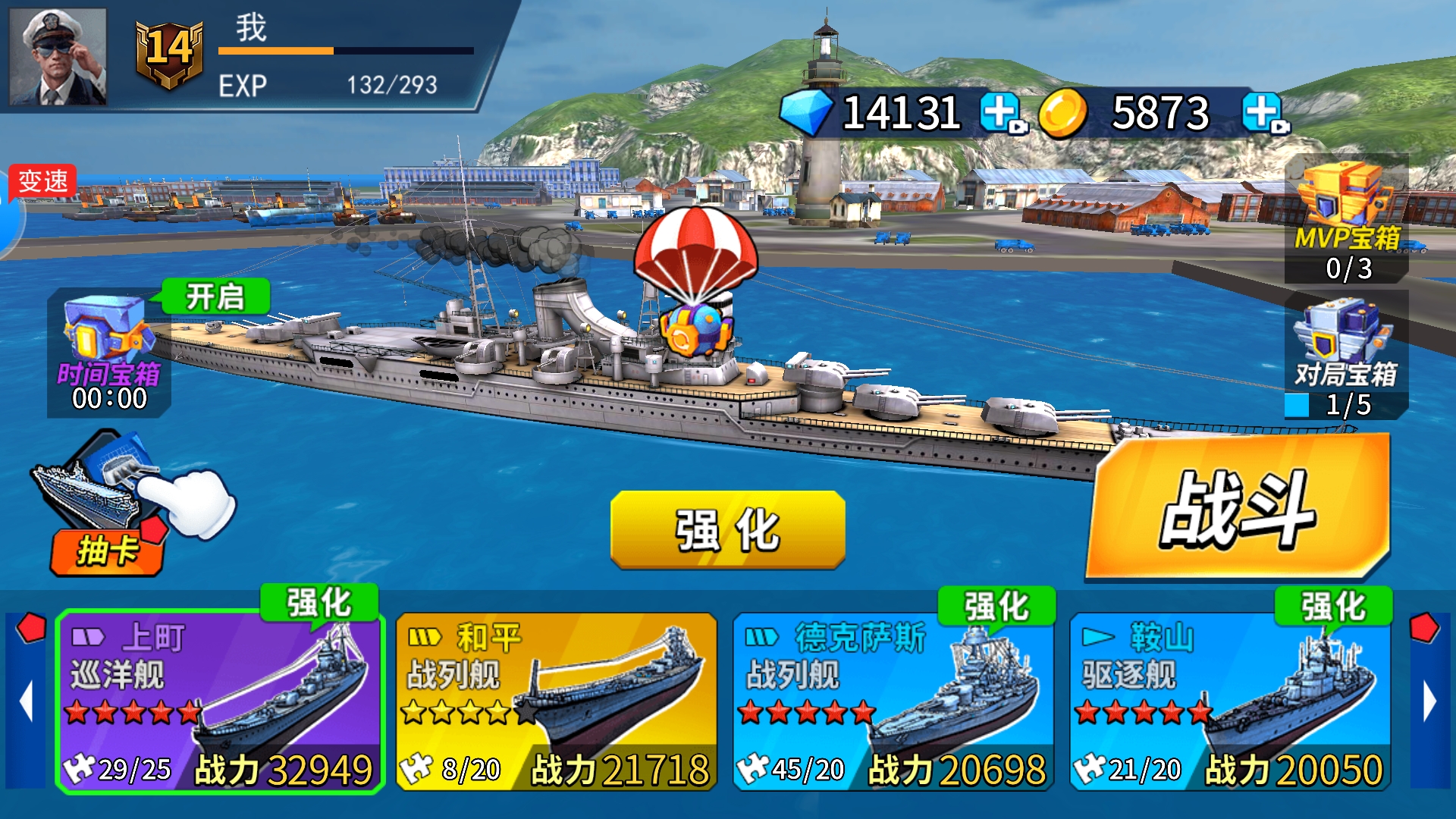The height and width of the screenshot is (819, 1456).
Task: Tap the 强化 tag on 上町
Action: point(318,604)
